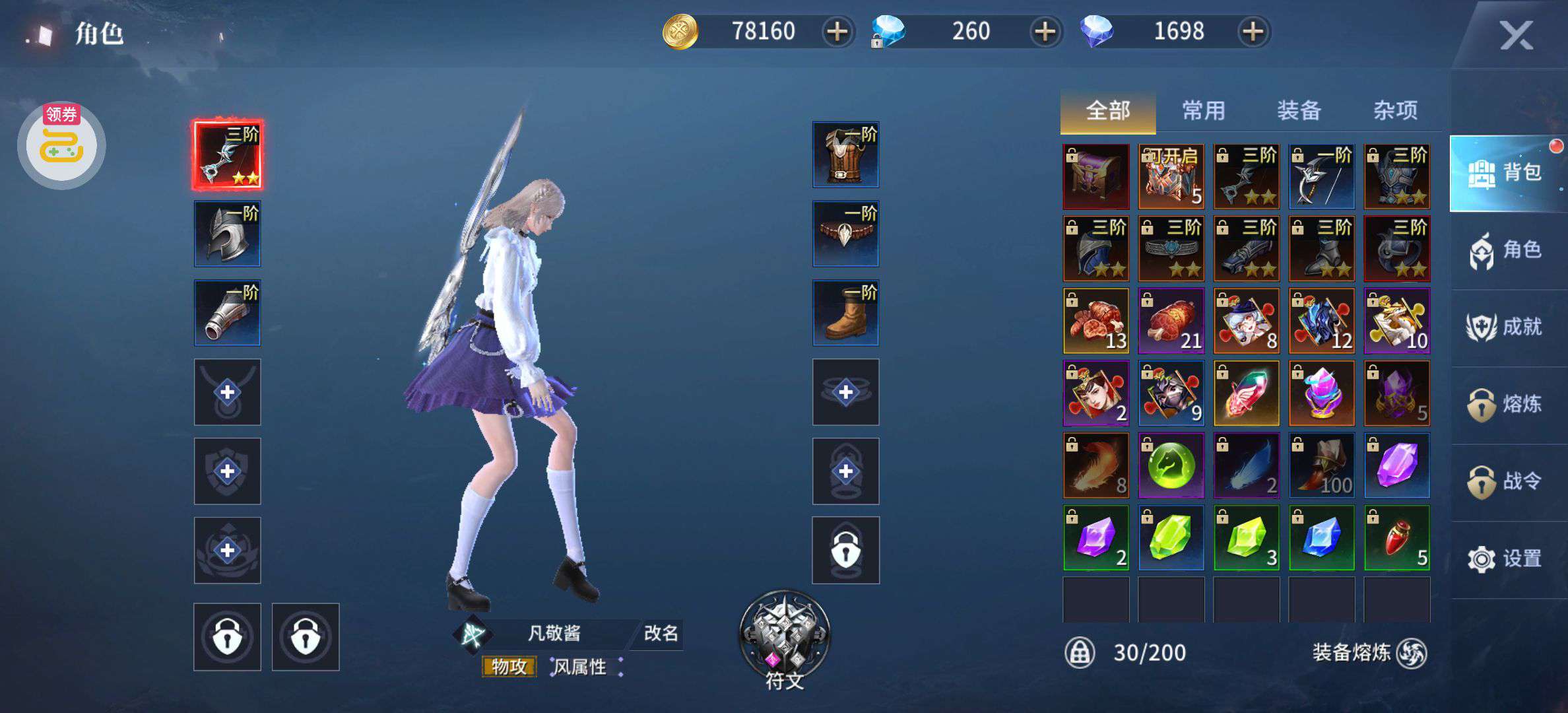This screenshot has height=713, width=1568.
Task: Select the equipped helmet slot
Action: tap(228, 234)
